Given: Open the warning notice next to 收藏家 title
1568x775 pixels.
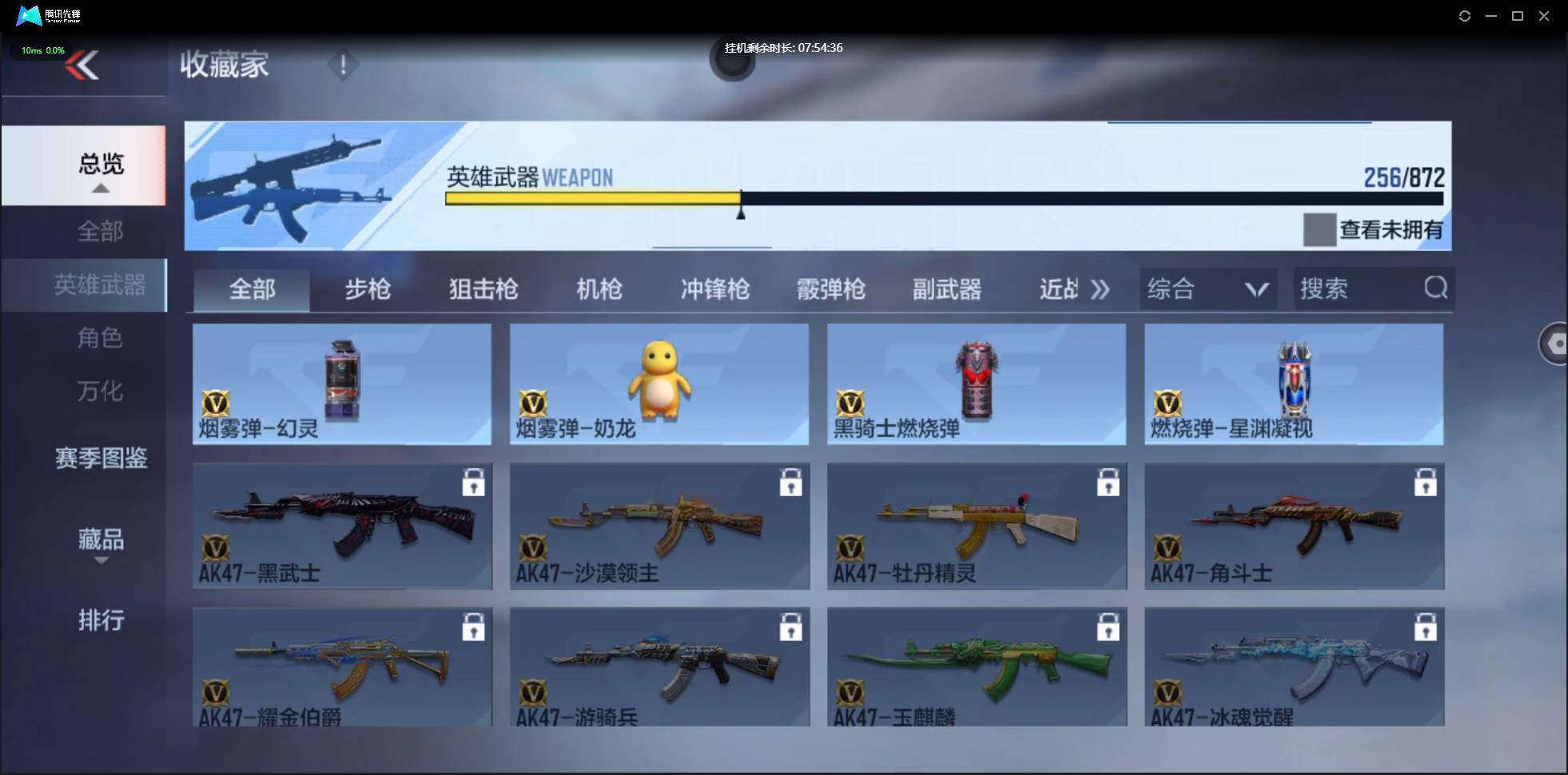Looking at the screenshot, I should pos(344,66).
